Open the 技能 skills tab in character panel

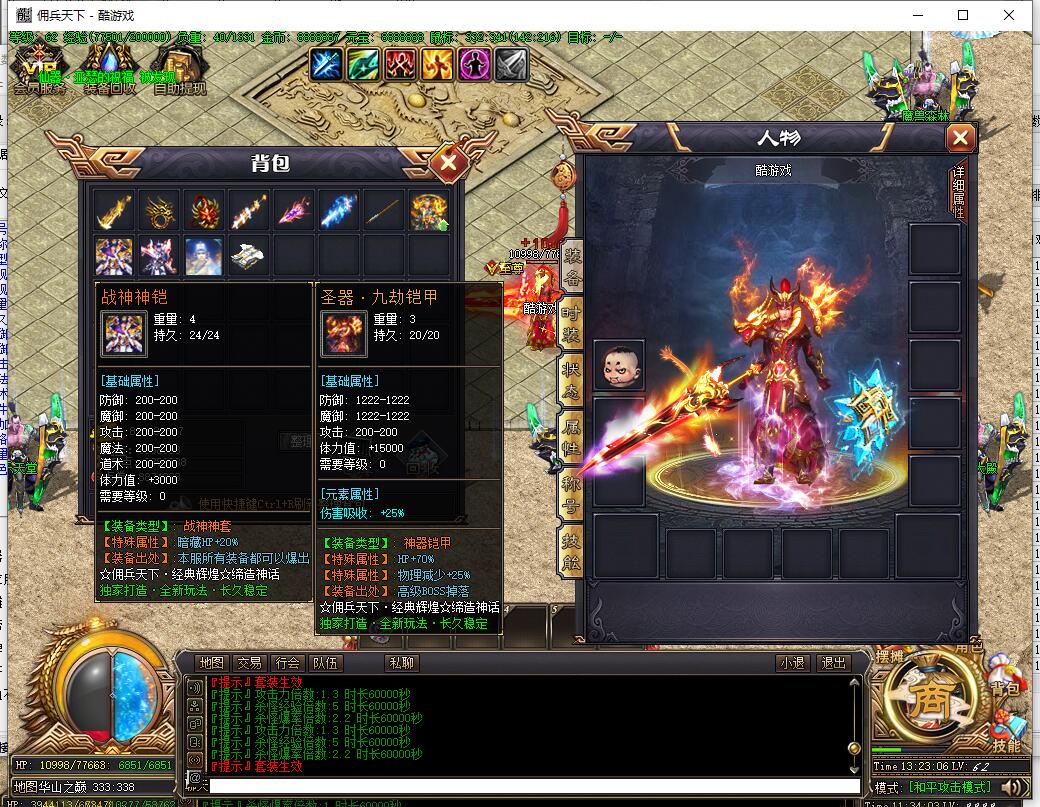click(x=572, y=551)
